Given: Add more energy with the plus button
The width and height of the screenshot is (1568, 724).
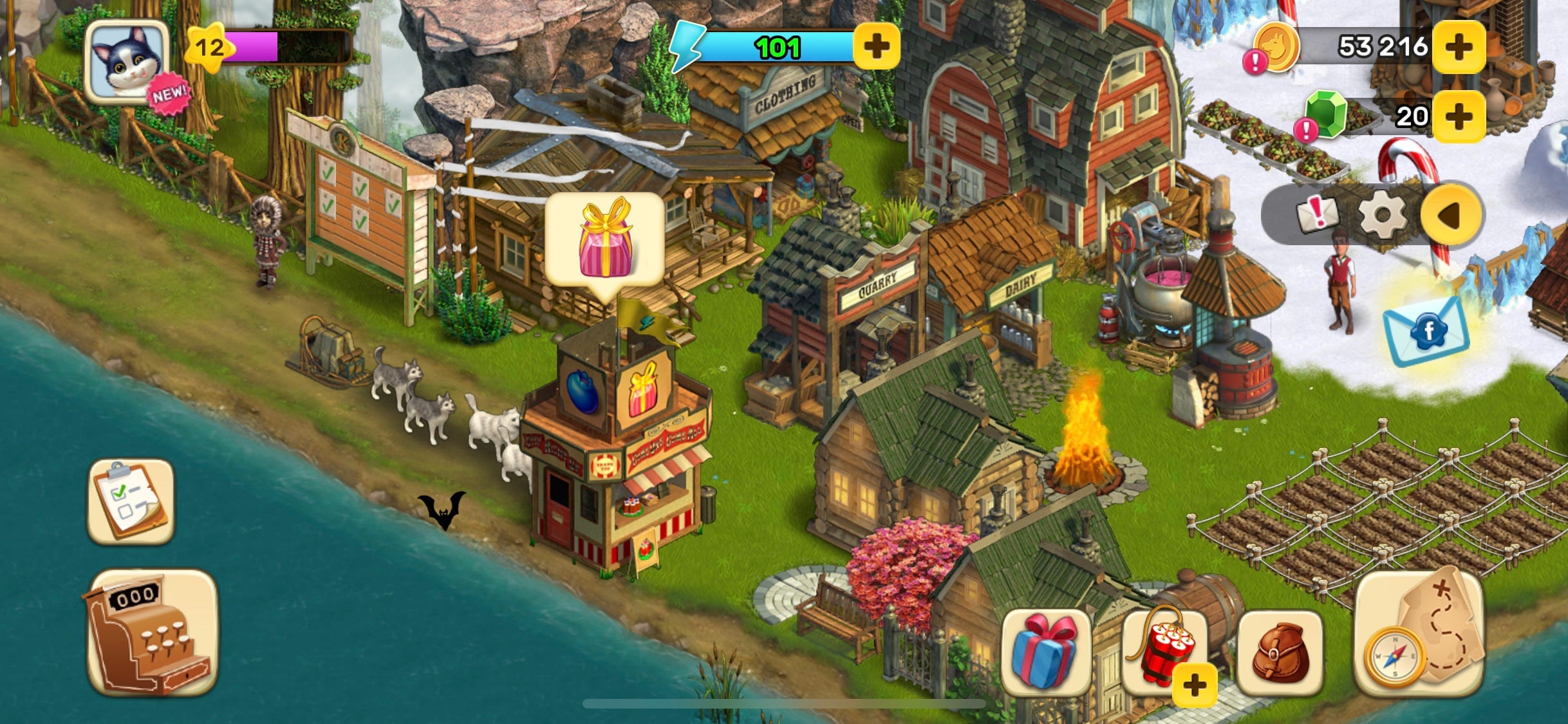Looking at the screenshot, I should point(876,46).
